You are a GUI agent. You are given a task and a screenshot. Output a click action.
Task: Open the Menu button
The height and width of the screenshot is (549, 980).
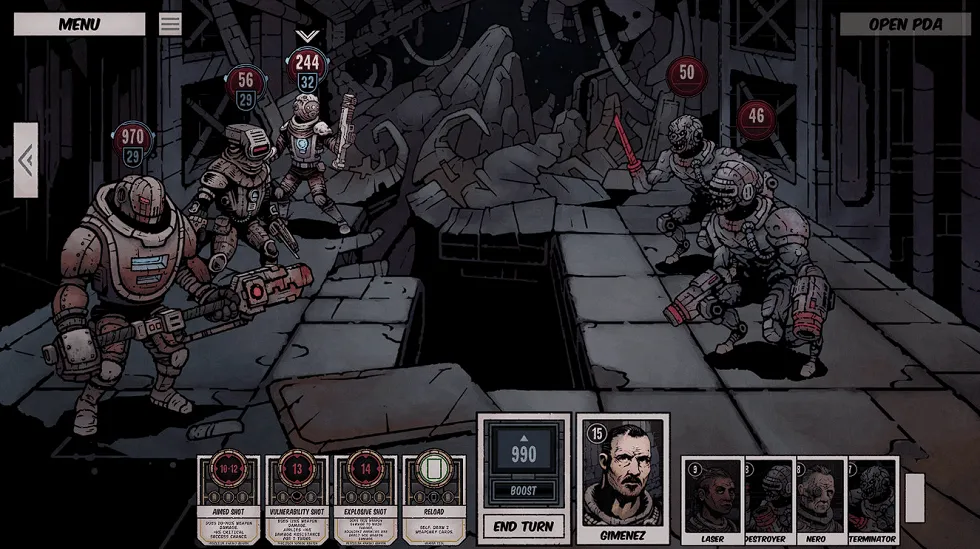pos(79,24)
